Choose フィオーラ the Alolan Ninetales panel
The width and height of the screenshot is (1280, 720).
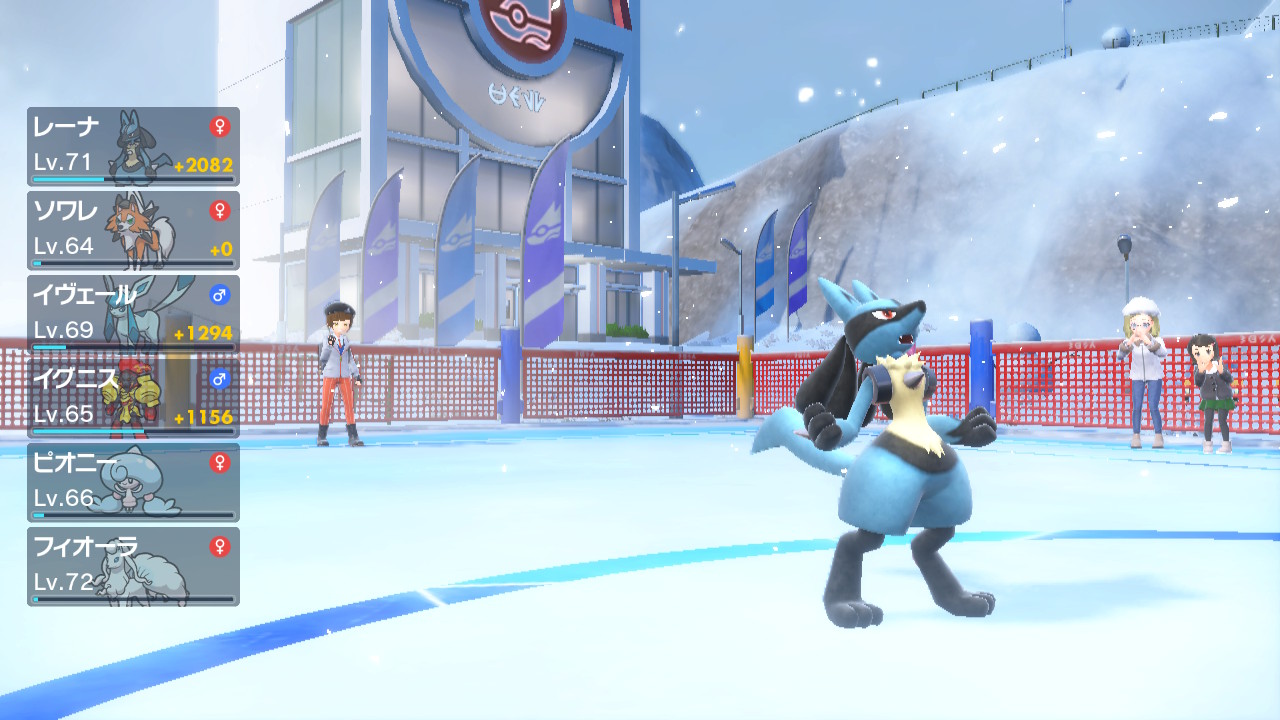click(x=133, y=566)
